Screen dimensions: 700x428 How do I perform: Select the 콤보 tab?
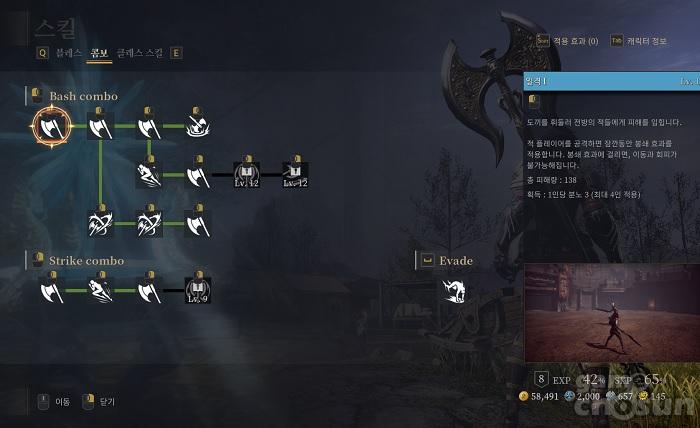click(x=98, y=53)
